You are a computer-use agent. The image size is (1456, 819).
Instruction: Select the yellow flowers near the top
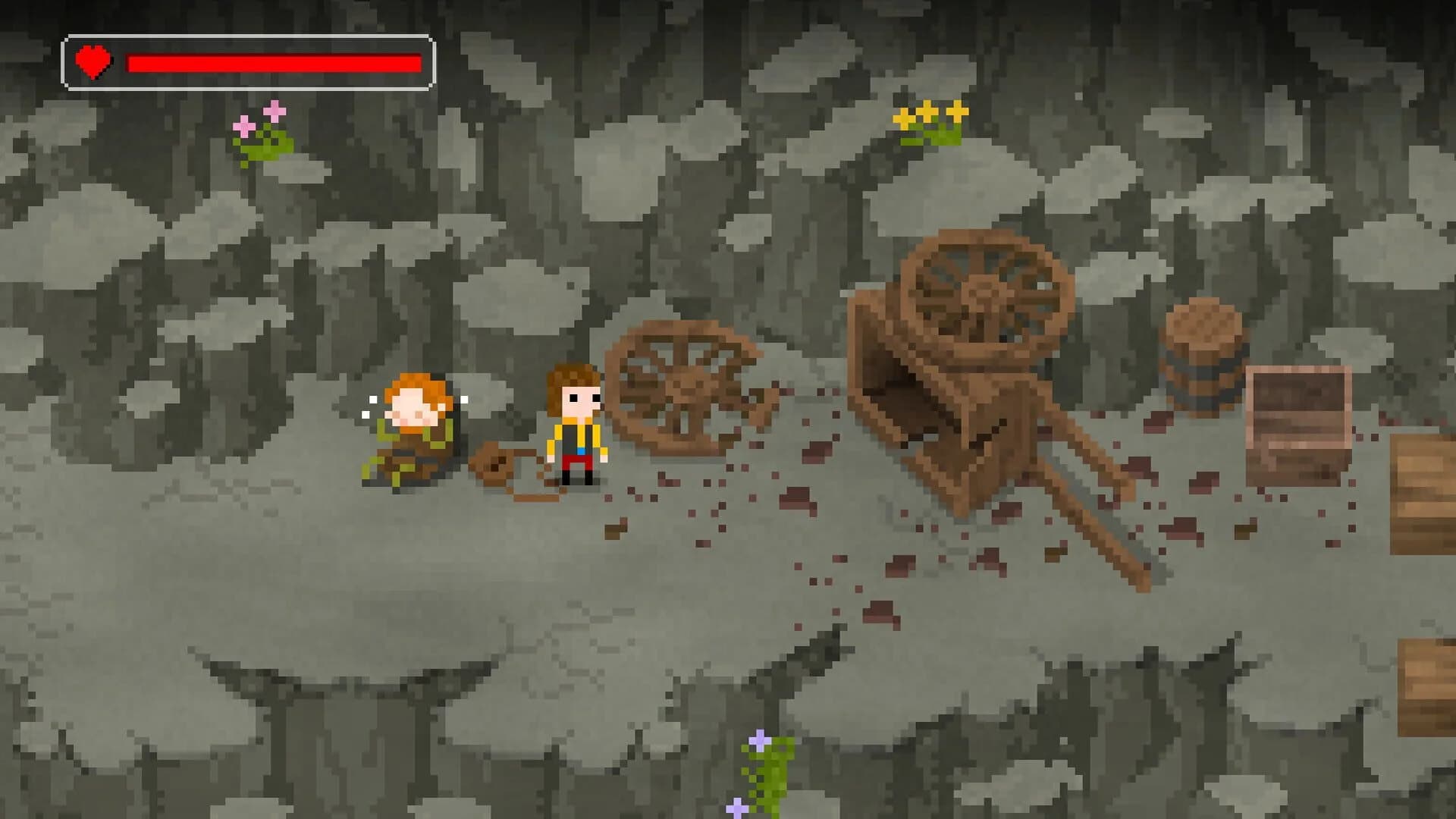click(x=929, y=114)
